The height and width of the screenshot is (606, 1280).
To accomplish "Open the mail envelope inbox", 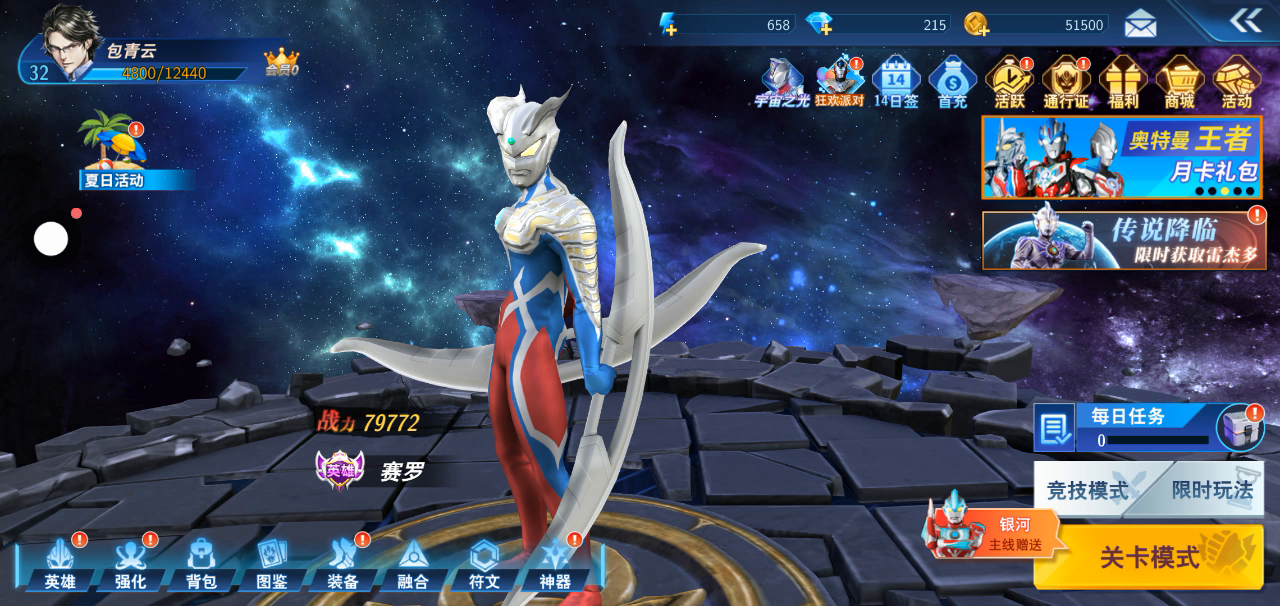I will (1140, 23).
